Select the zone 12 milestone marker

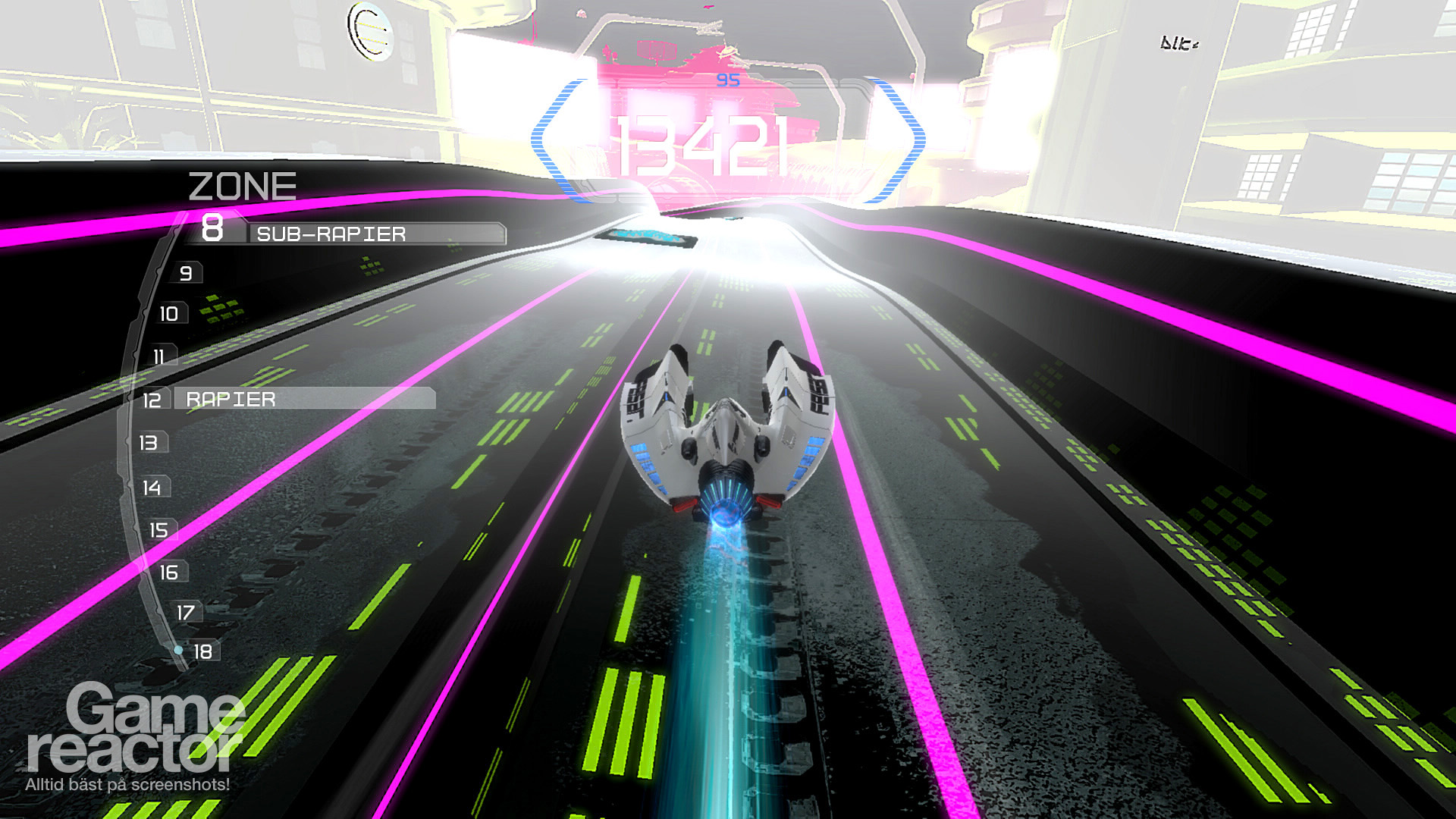pos(152,398)
